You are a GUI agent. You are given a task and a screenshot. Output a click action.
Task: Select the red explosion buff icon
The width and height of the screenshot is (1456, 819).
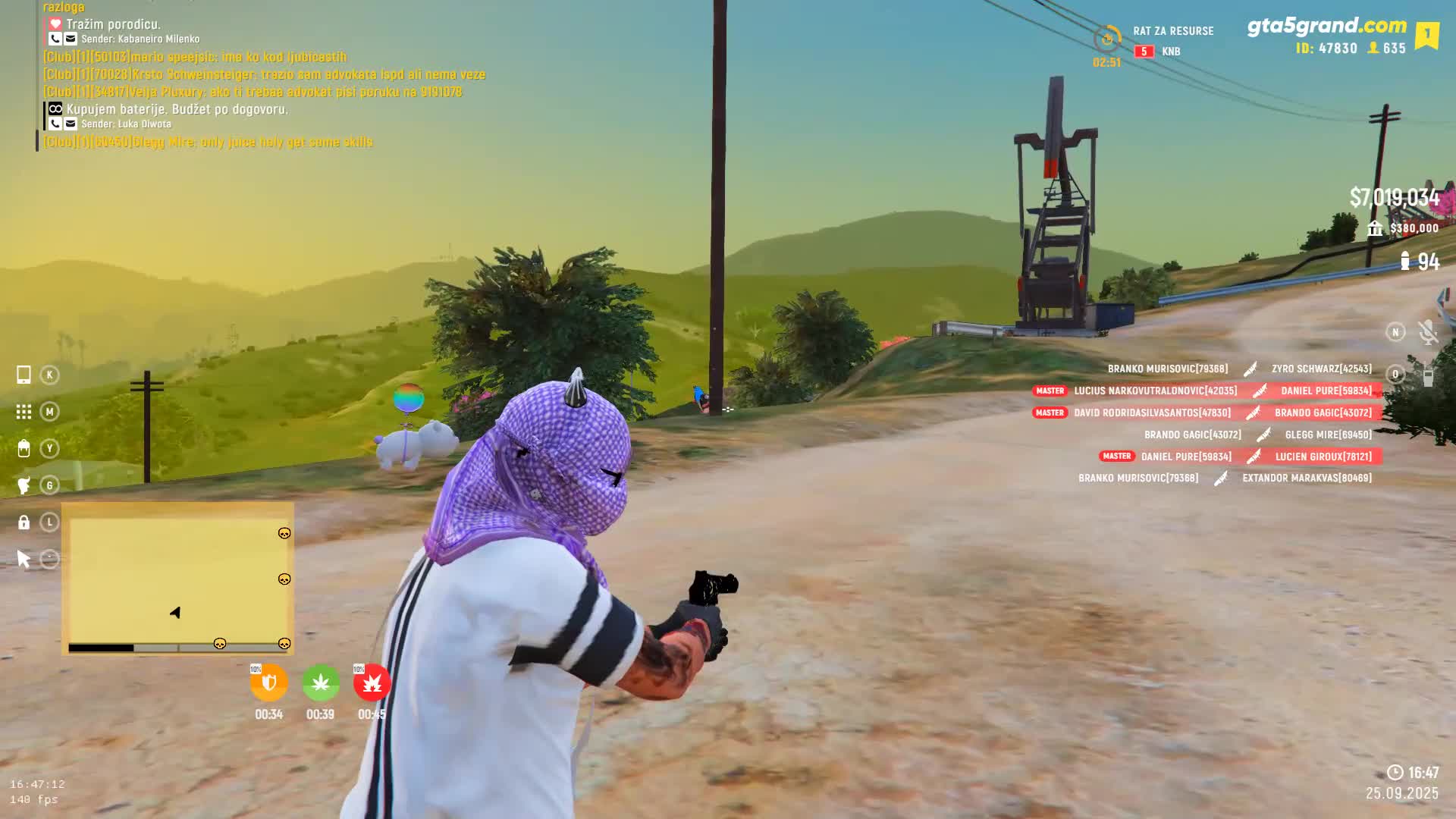(372, 683)
